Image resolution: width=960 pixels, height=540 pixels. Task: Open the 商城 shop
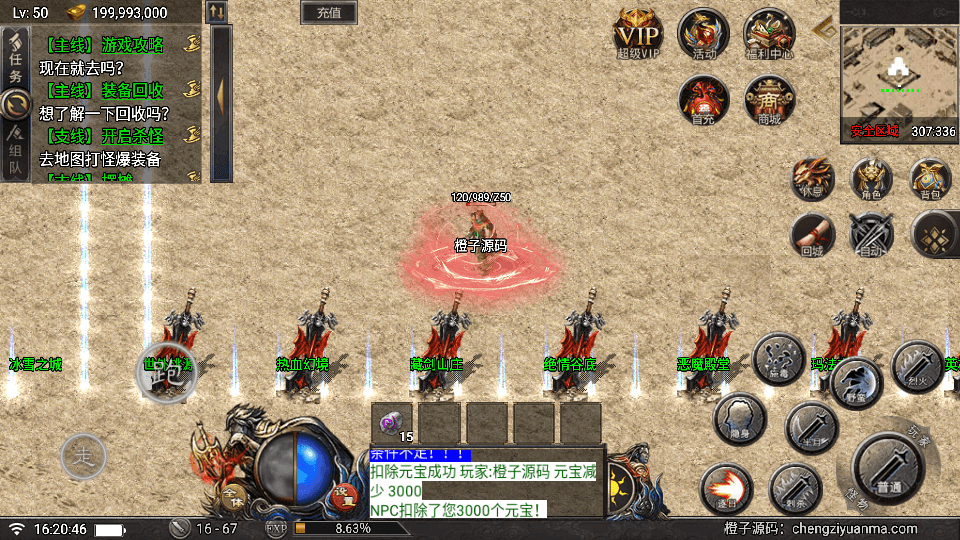coord(769,99)
